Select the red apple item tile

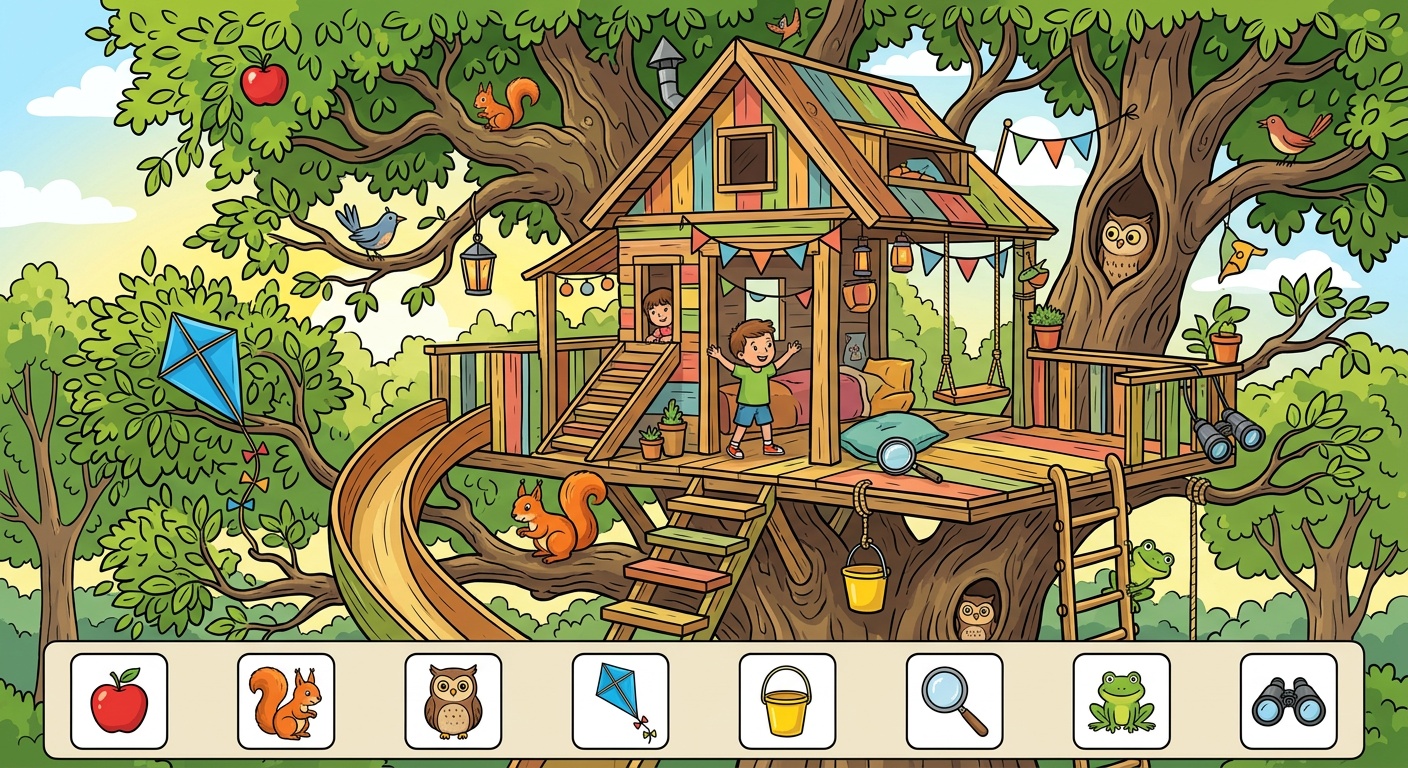pos(119,701)
